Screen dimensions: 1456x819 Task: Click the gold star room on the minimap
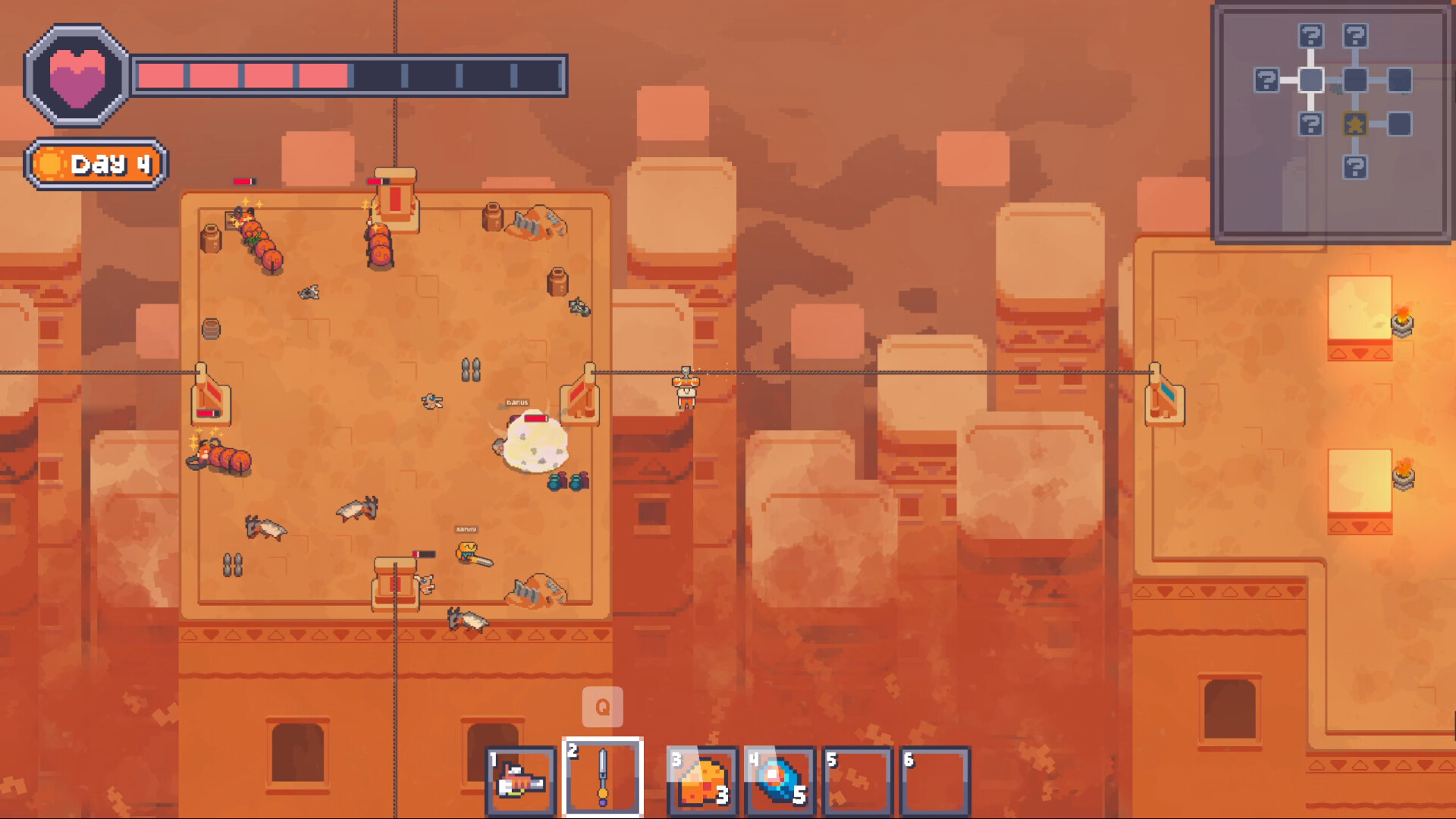pyautogui.click(x=1355, y=124)
